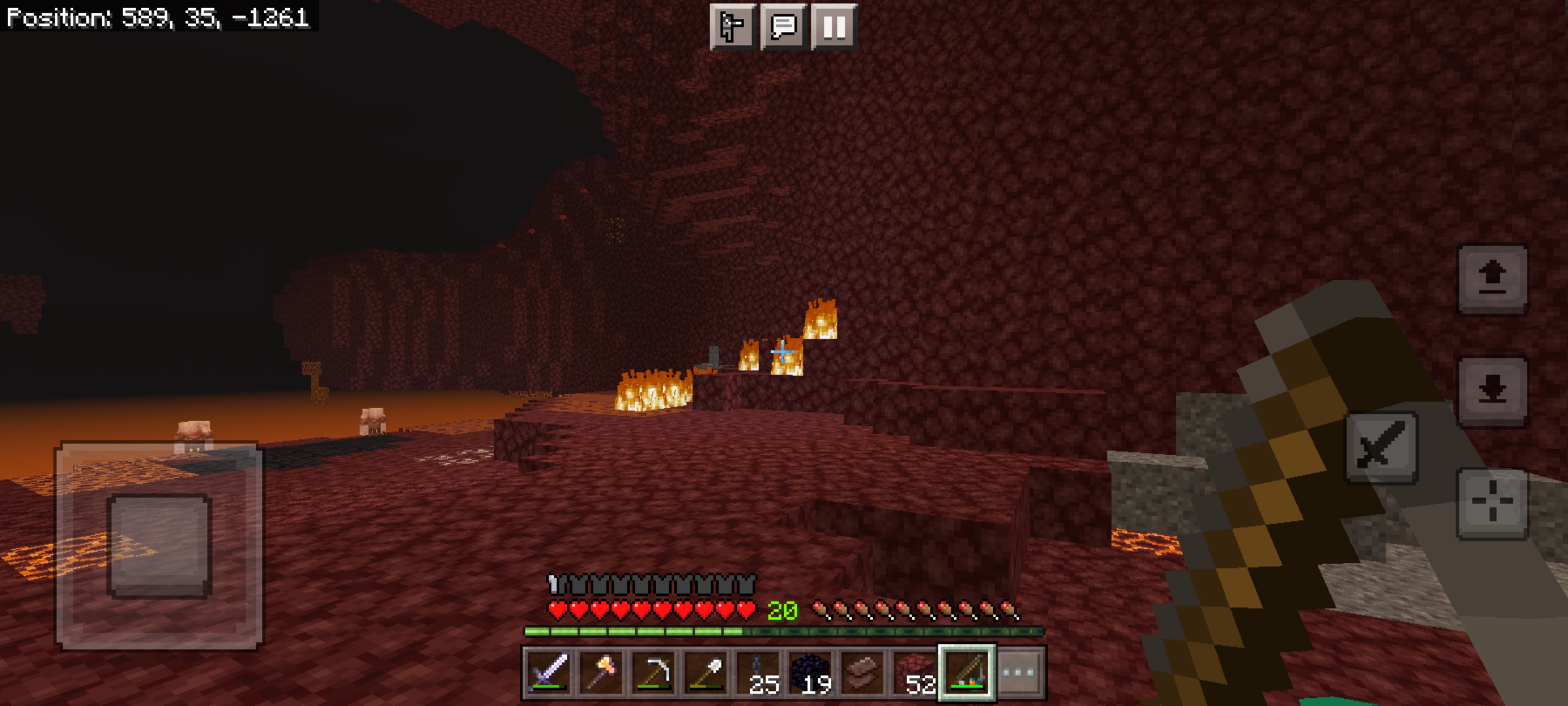Open the chat window
The image size is (1568, 706).
(783, 27)
